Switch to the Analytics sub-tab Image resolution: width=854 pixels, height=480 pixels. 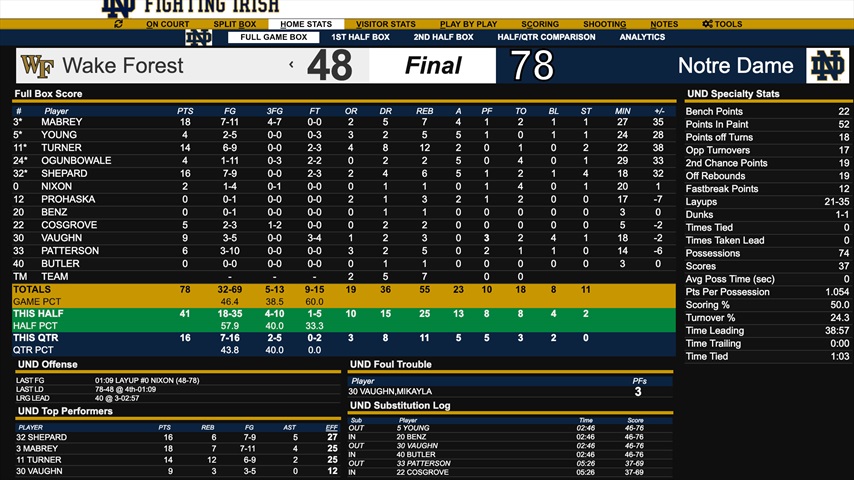[x=642, y=38]
